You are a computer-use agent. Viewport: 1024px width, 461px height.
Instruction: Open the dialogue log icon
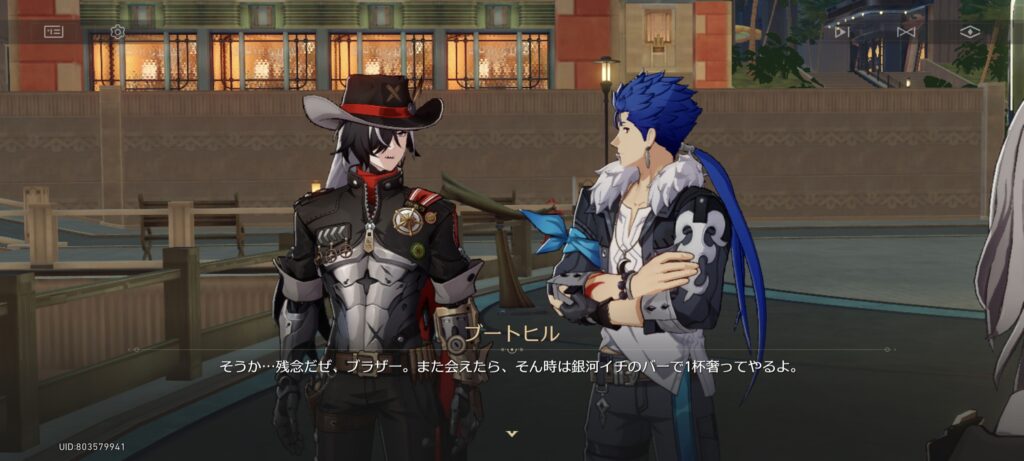click(53, 32)
